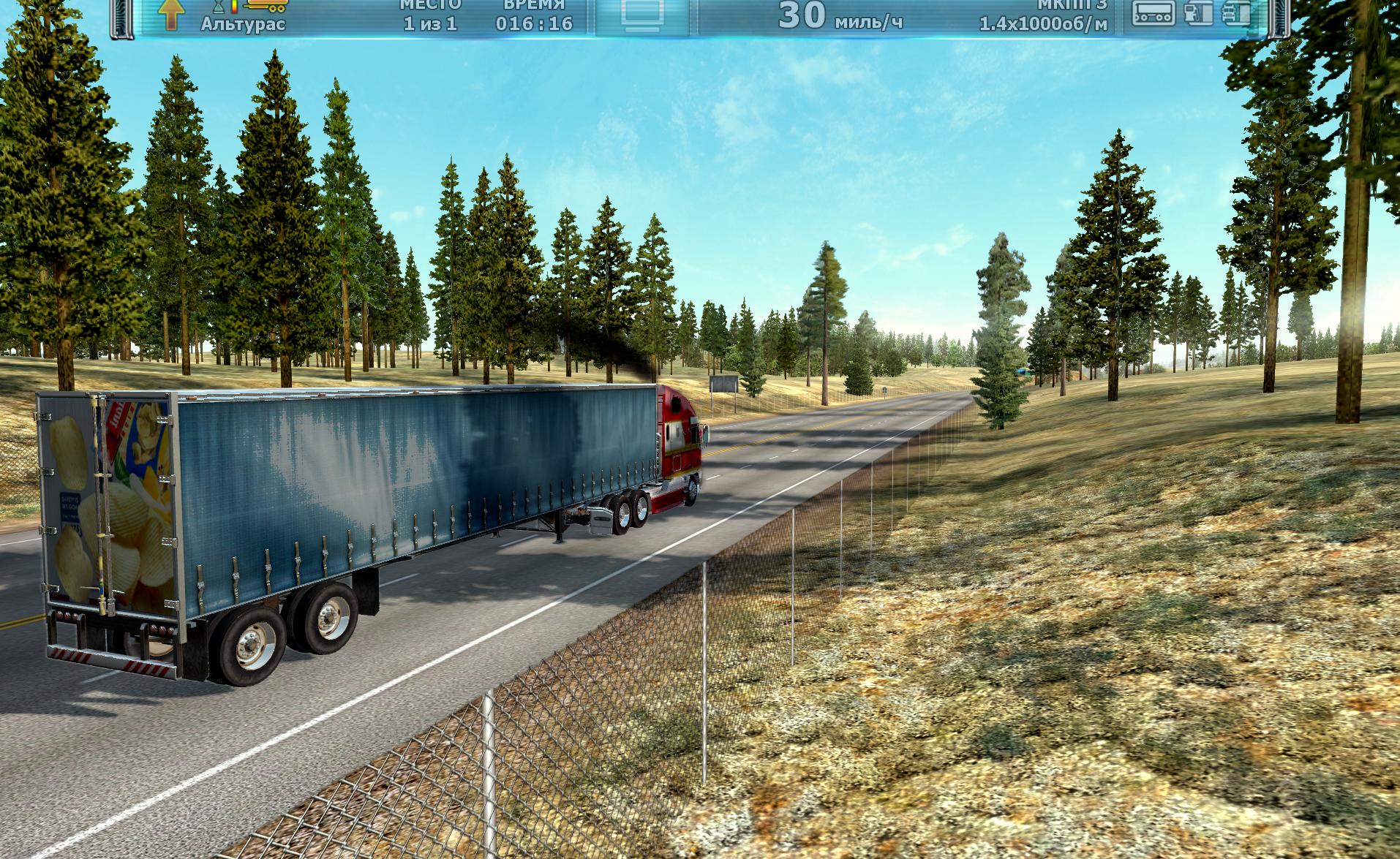Click the trailer cargo status icon
The image size is (1400, 859).
click(x=1154, y=12)
